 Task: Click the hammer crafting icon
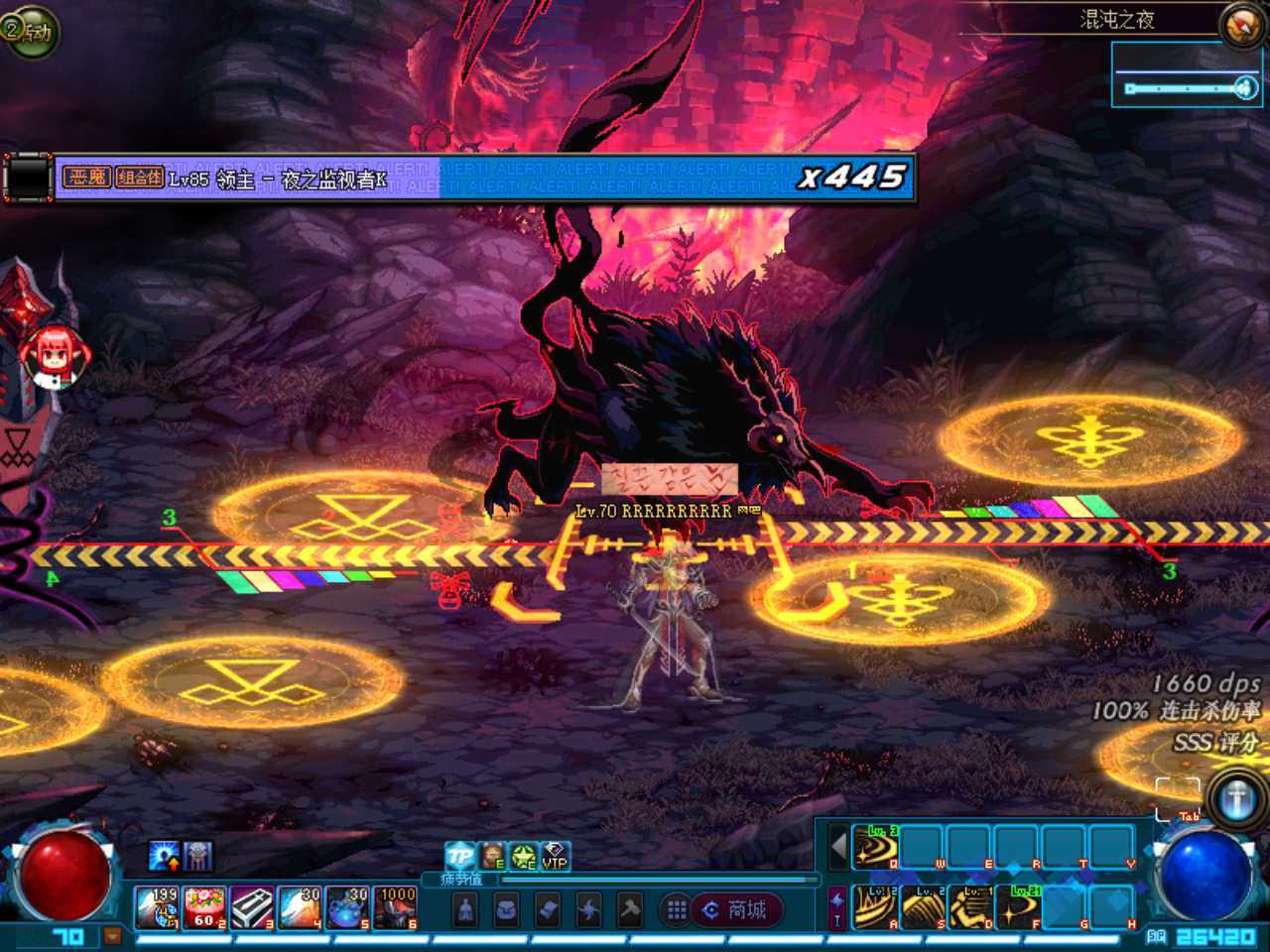point(629,907)
